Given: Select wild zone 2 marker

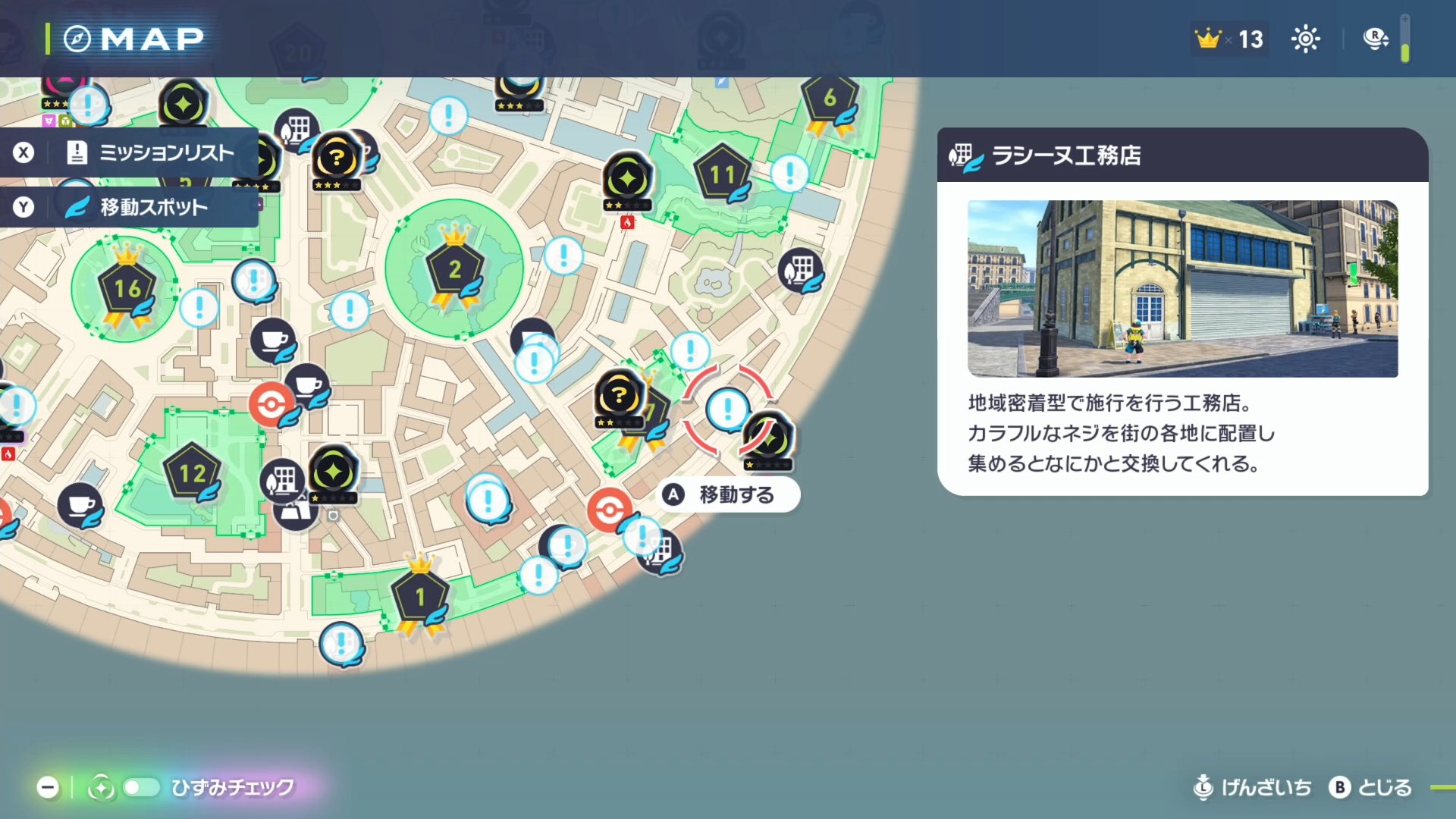Looking at the screenshot, I should pyautogui.click(x=453, y=270).
